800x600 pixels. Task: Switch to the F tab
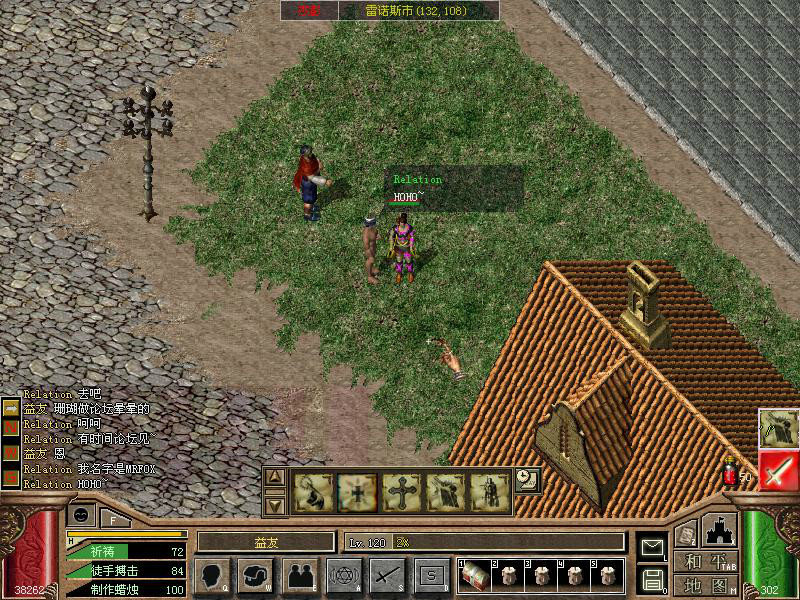(x=114, y=519)
